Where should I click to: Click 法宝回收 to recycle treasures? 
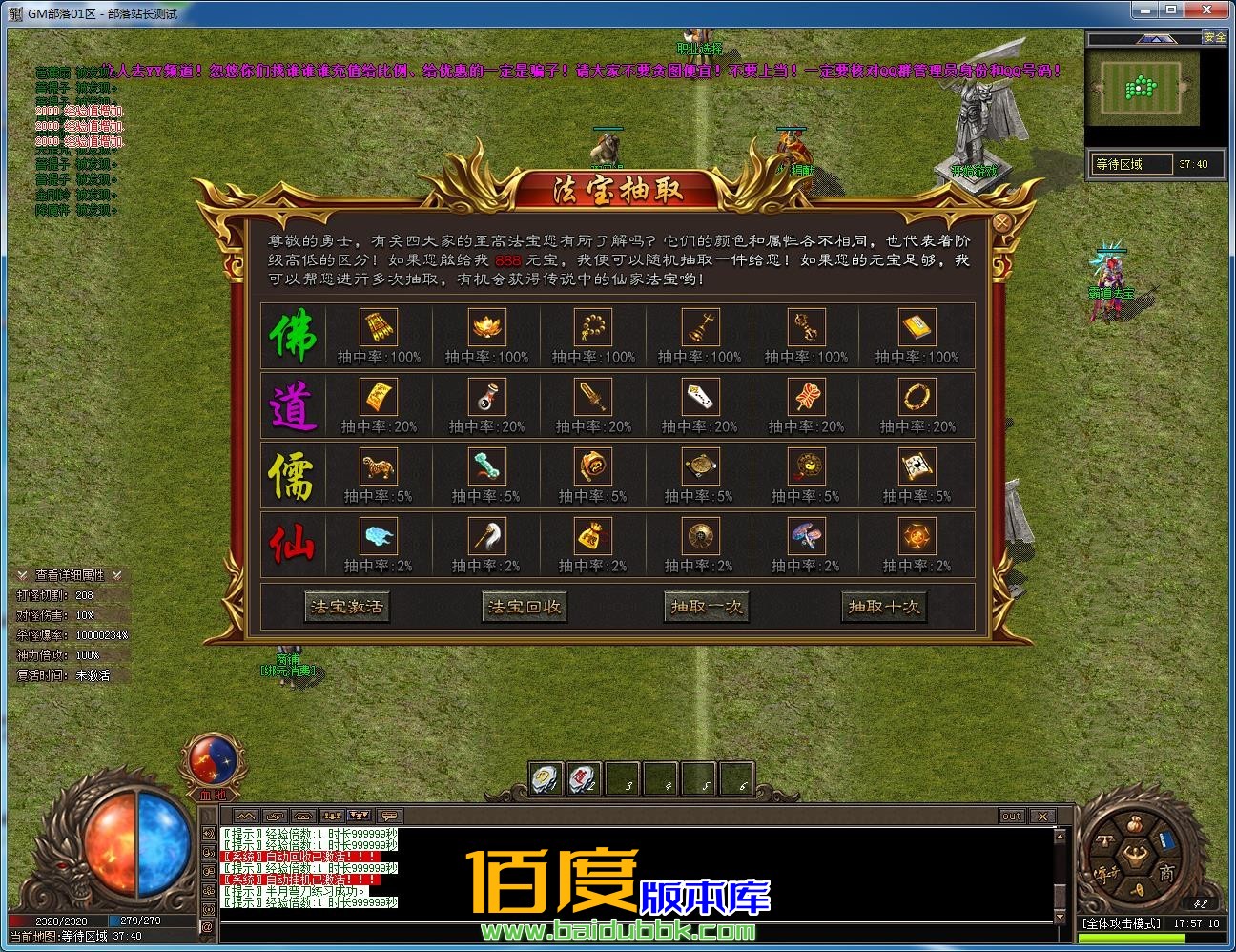coord(523,606)
